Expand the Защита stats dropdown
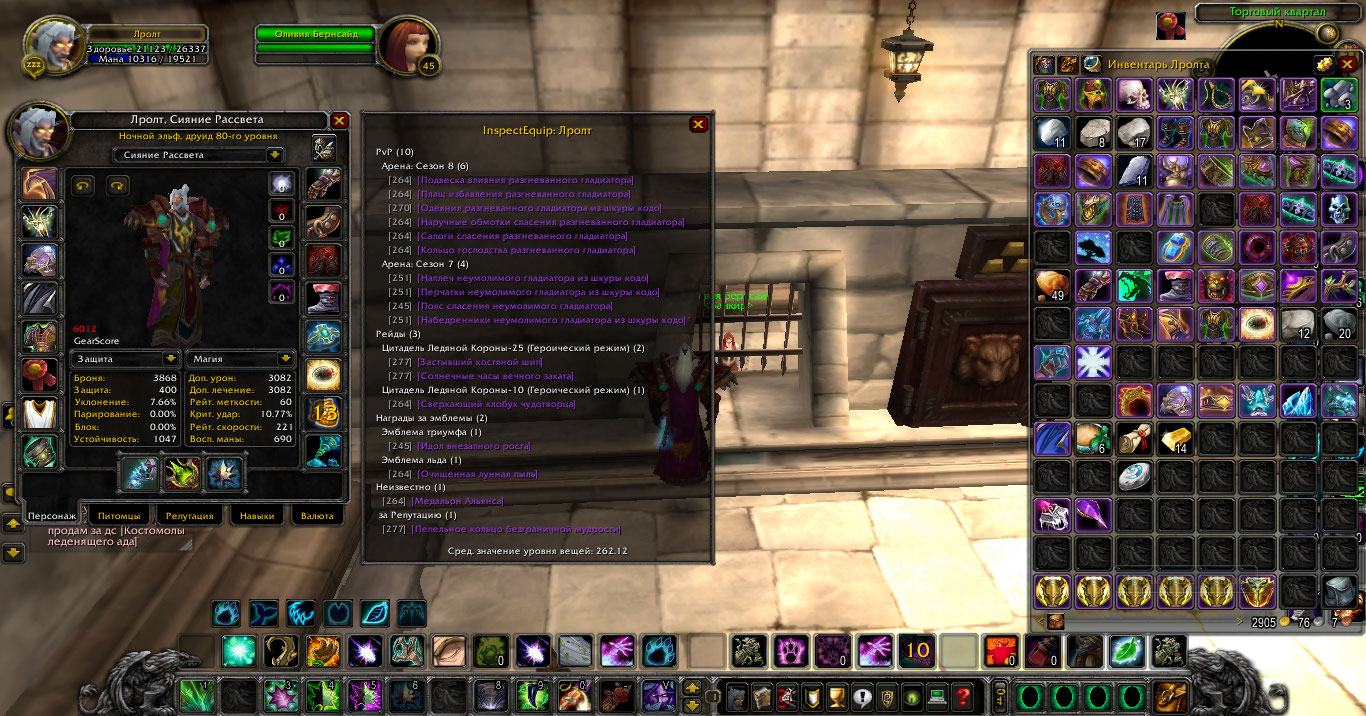The height and width of the screenshot is (716, 1366). 170,358
